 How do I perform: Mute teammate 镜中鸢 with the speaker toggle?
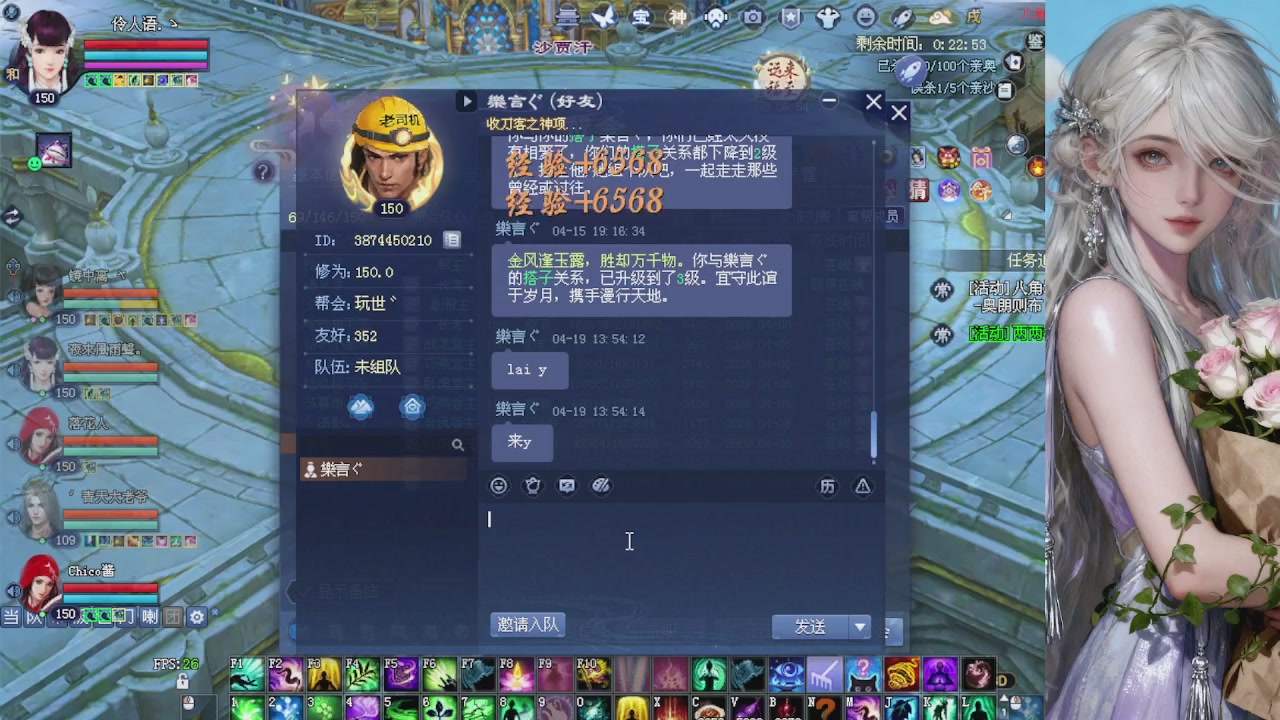coord(13,296)
